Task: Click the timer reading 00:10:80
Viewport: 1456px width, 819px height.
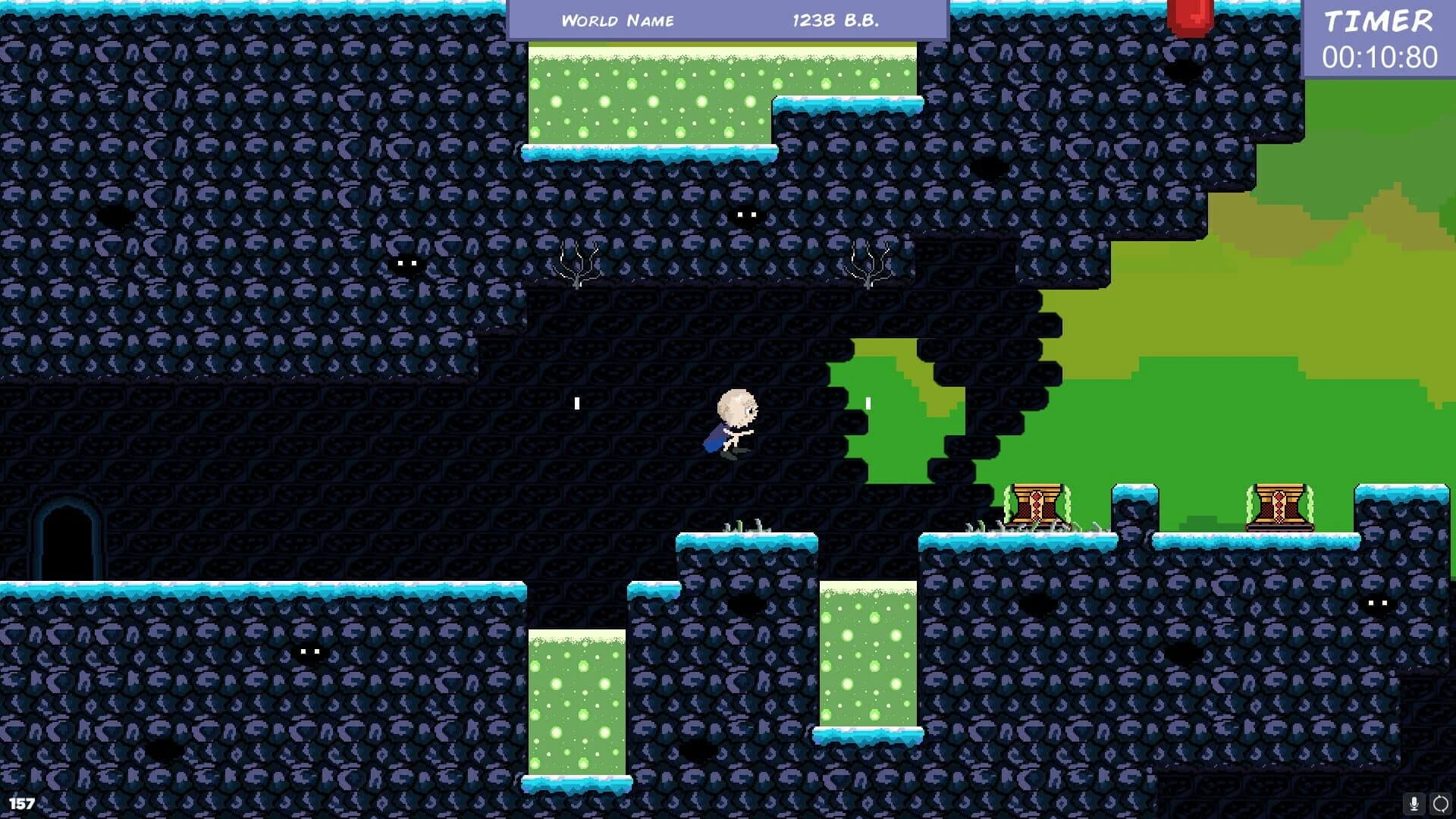Action: [1382, 55]
